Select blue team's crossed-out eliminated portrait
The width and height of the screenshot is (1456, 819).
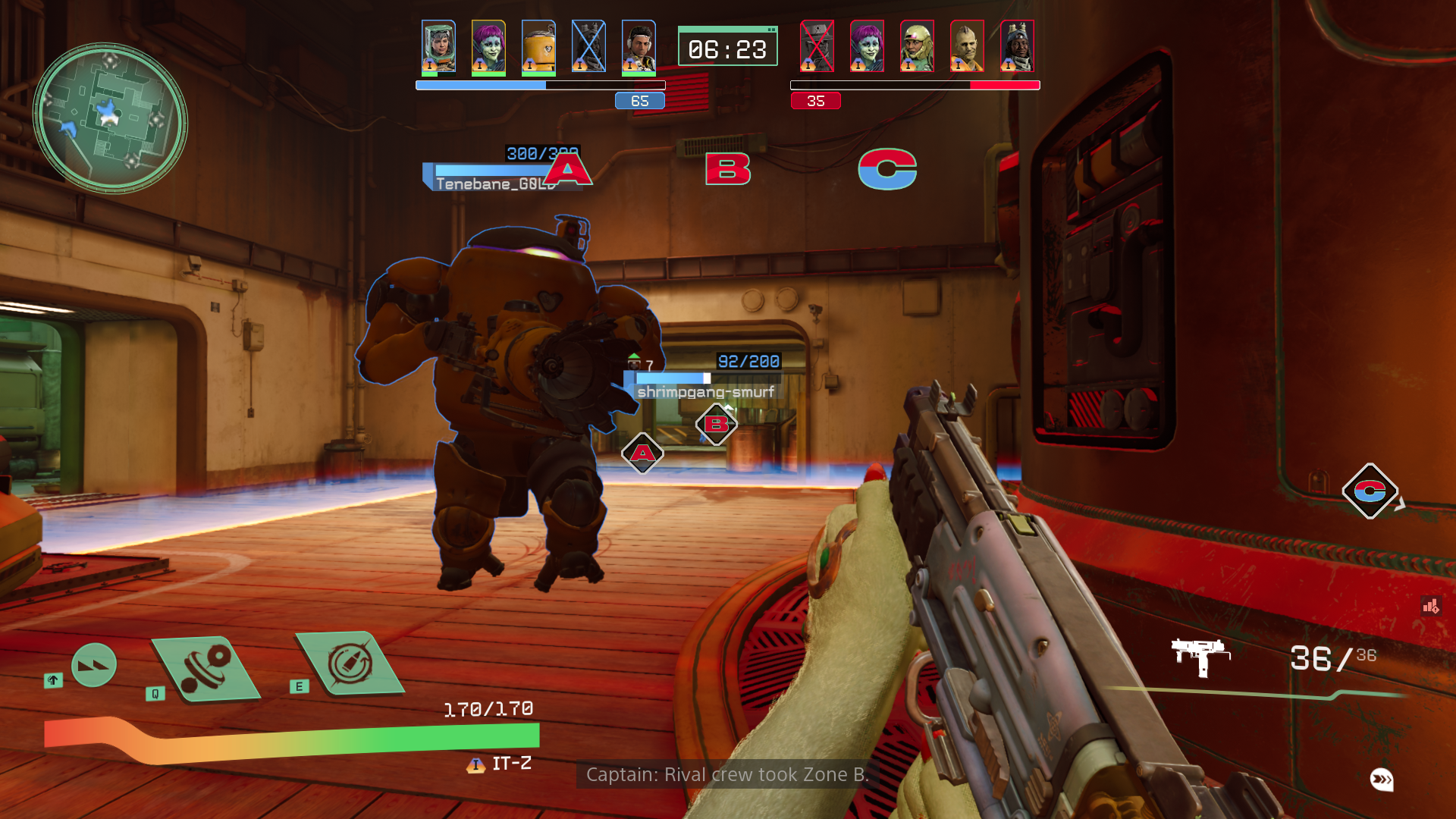tap(588, 47)
